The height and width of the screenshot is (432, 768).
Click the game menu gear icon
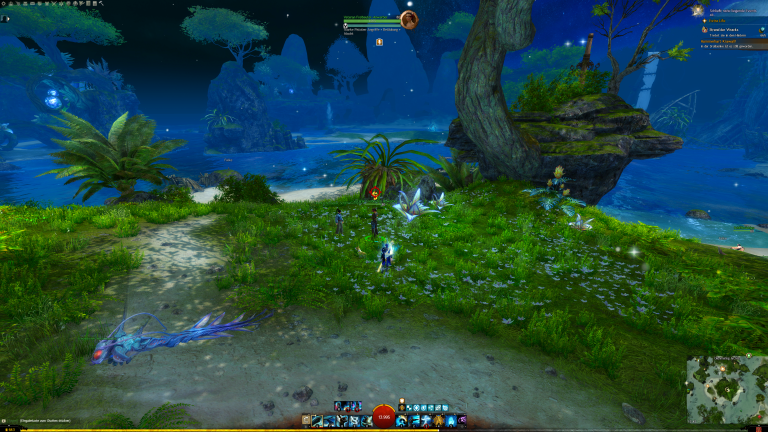4,3
